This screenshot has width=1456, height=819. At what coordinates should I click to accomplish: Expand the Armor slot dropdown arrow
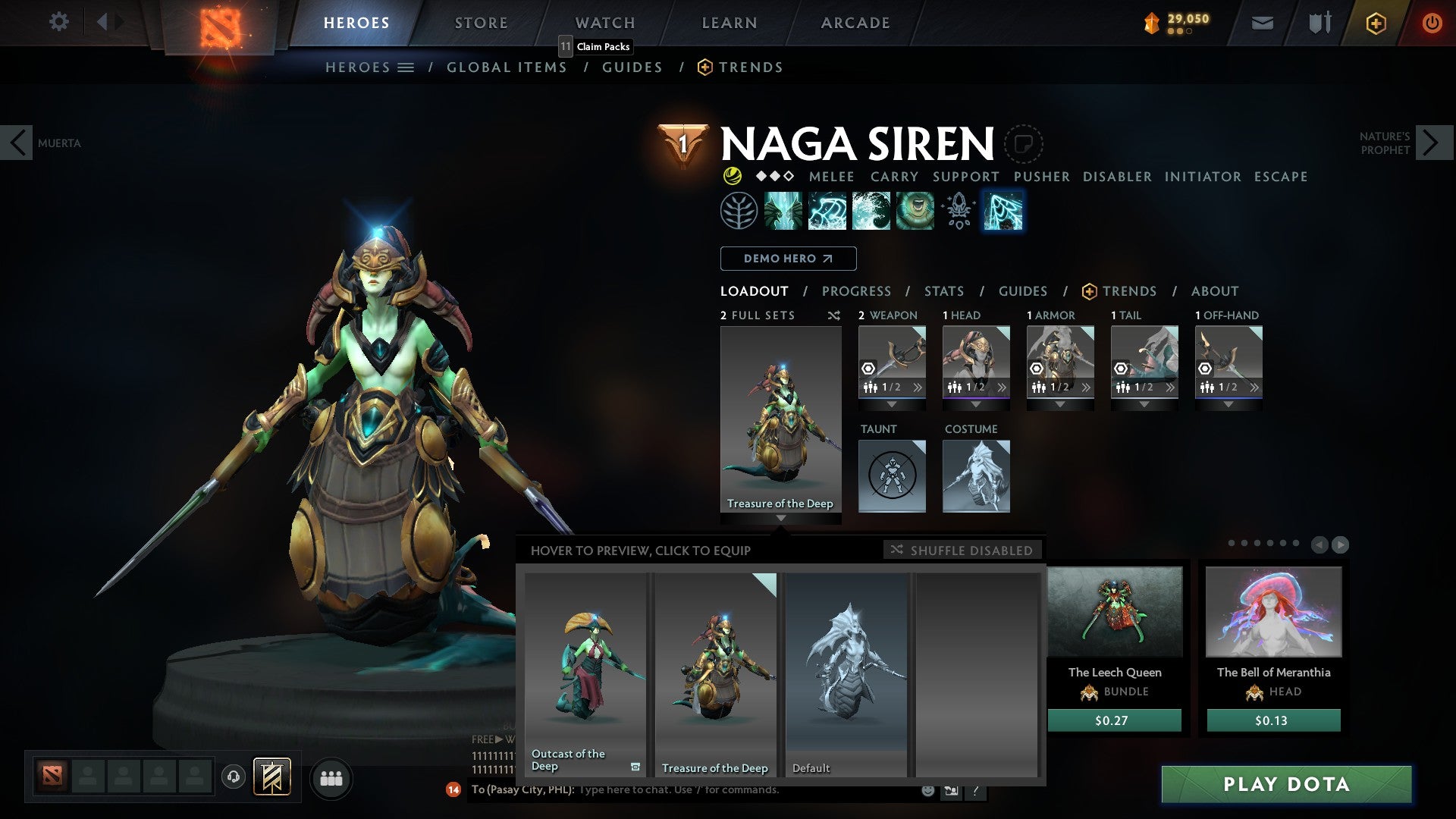(x=1059, y=404)
